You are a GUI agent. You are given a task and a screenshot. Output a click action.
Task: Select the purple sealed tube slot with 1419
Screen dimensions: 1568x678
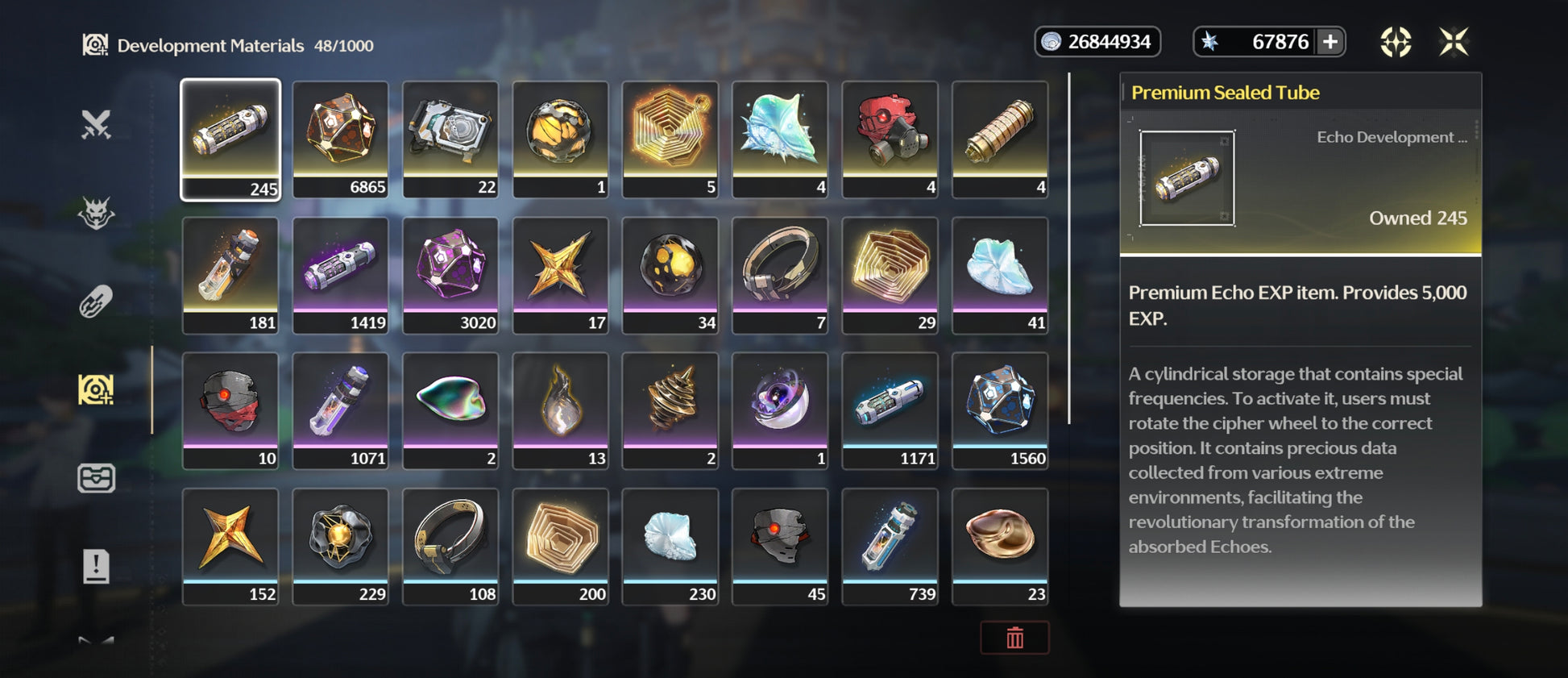click(x=340, y=274)
